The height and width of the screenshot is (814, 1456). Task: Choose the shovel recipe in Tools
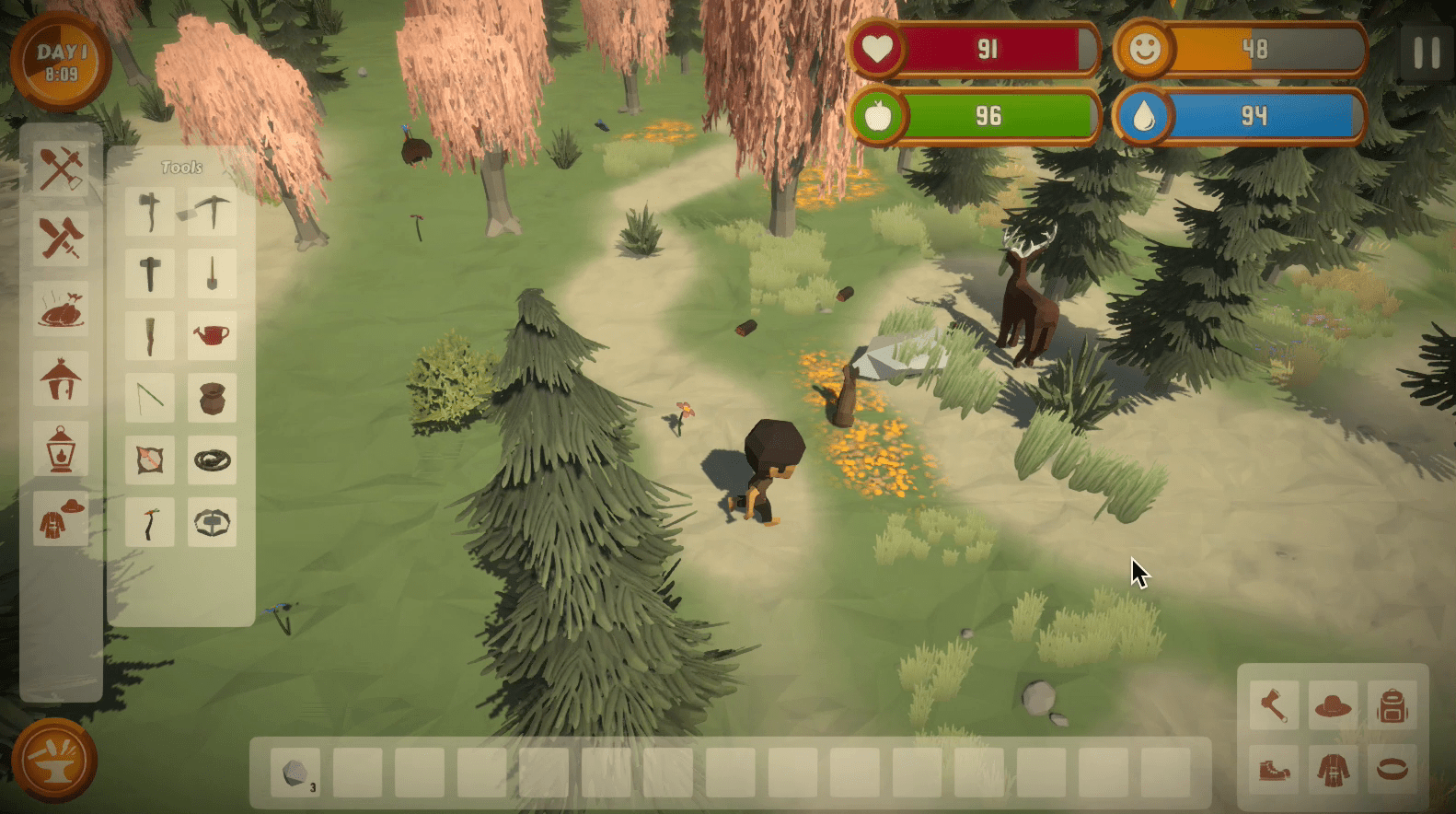[212, 273]
